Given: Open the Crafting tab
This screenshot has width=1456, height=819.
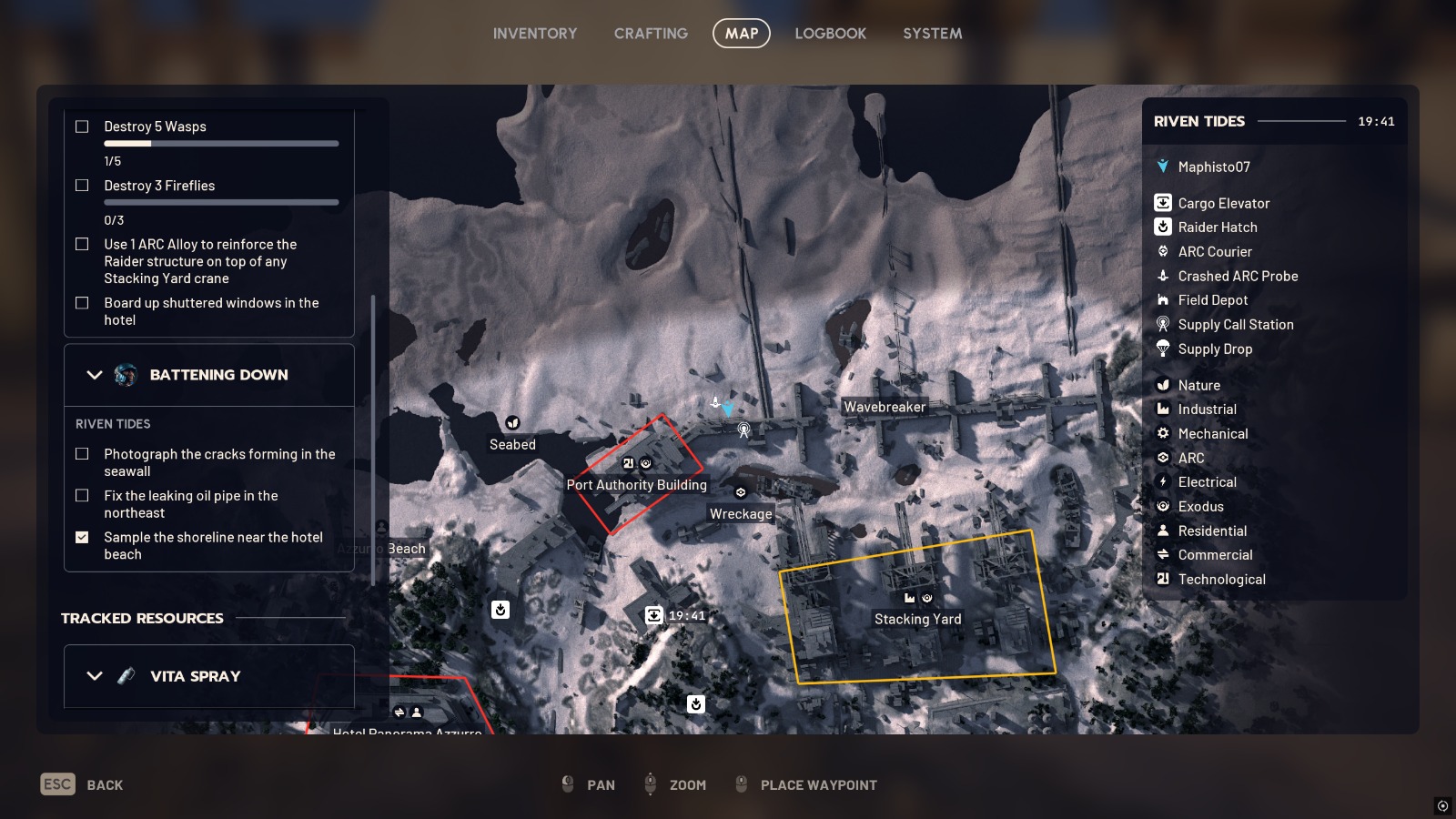Looking at the screenshot, I should pos(651,34).
